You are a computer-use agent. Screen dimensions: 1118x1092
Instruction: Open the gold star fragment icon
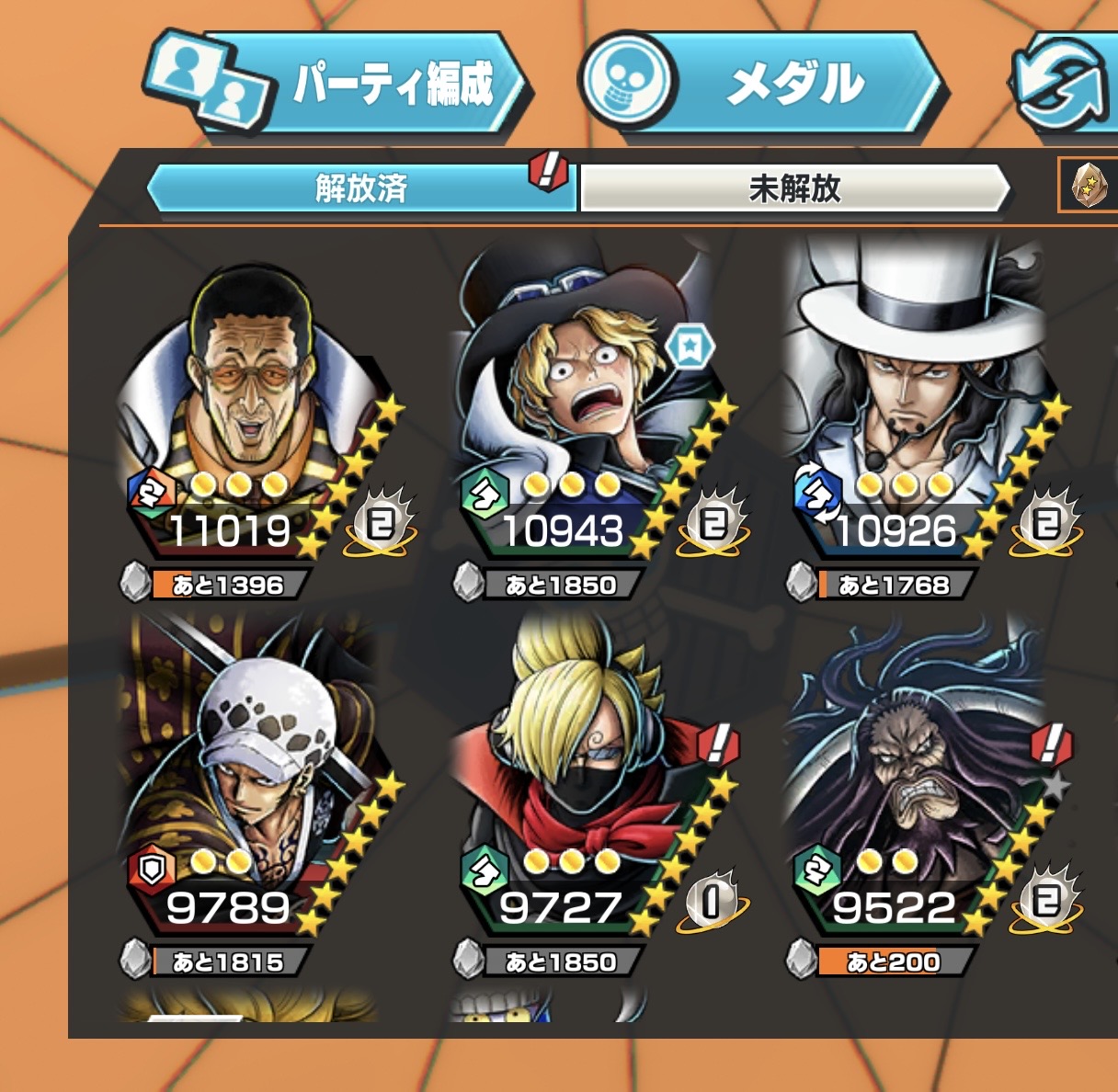(1089, 186)
